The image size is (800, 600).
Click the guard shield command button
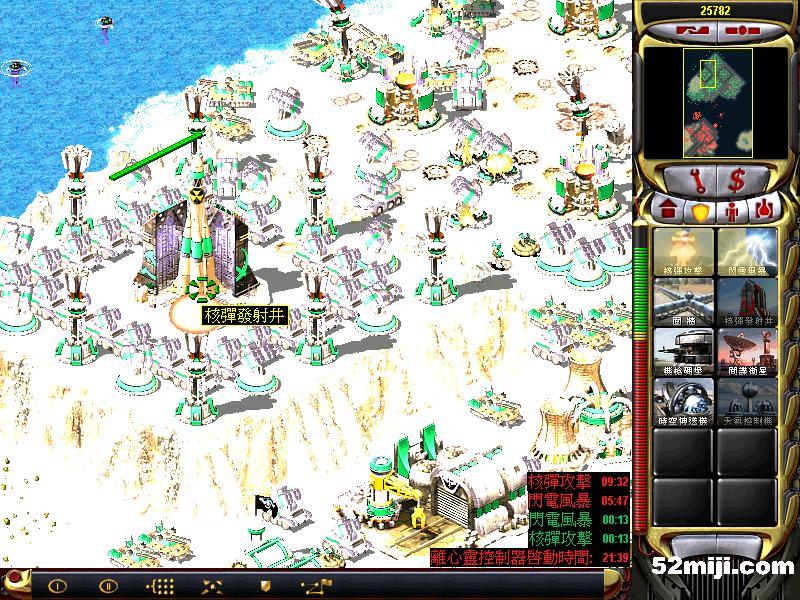click(265, 585)
